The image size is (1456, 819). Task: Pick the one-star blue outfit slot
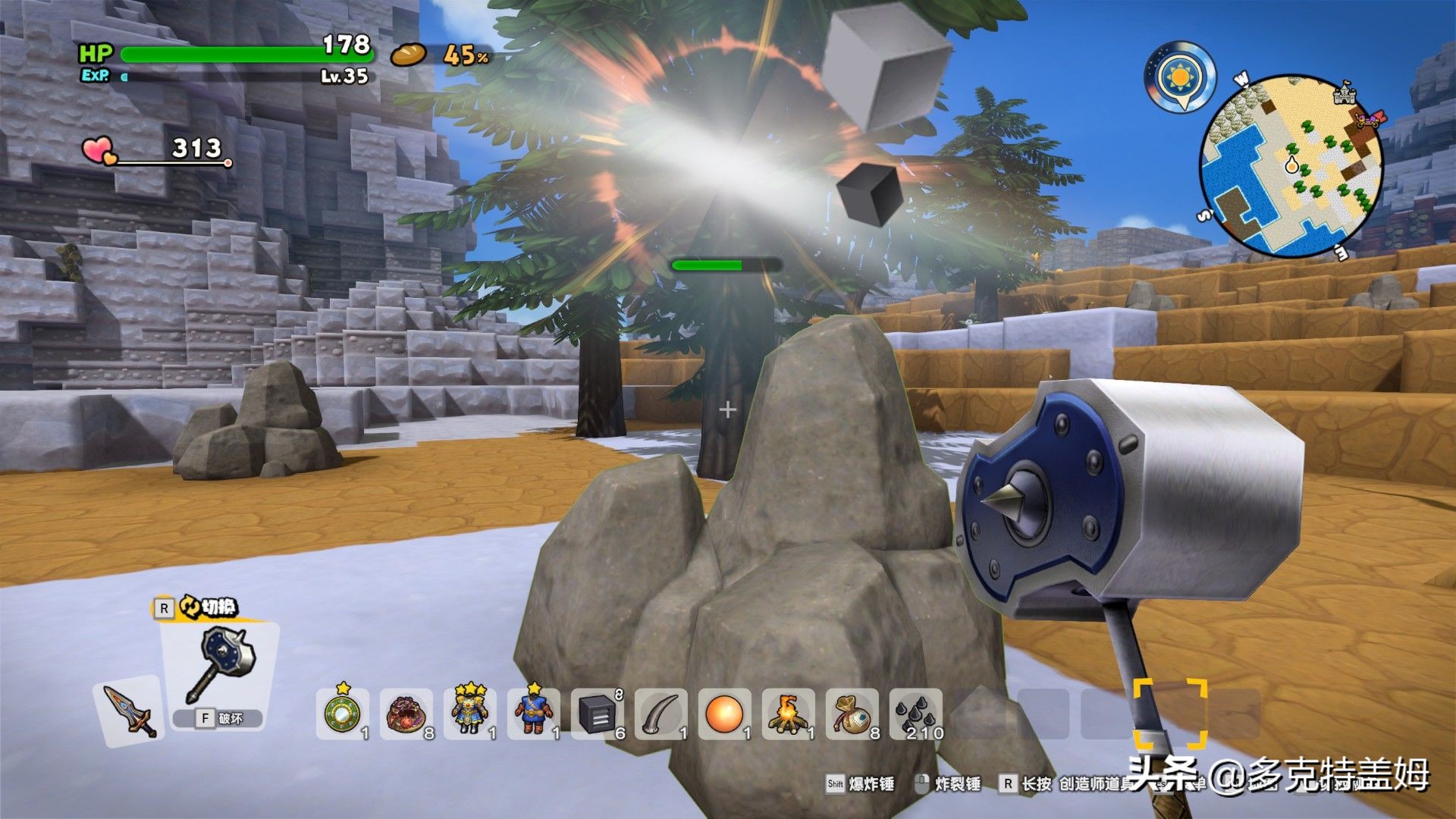pos(533,714)
